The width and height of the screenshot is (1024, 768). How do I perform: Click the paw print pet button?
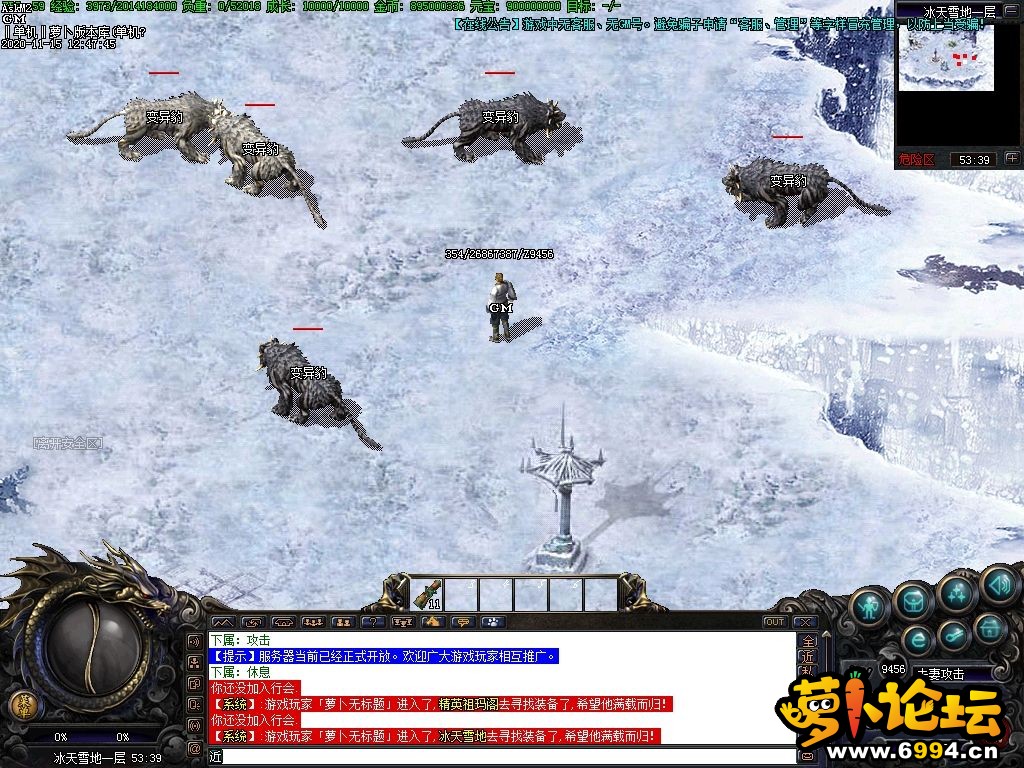(x=491, y=622)
